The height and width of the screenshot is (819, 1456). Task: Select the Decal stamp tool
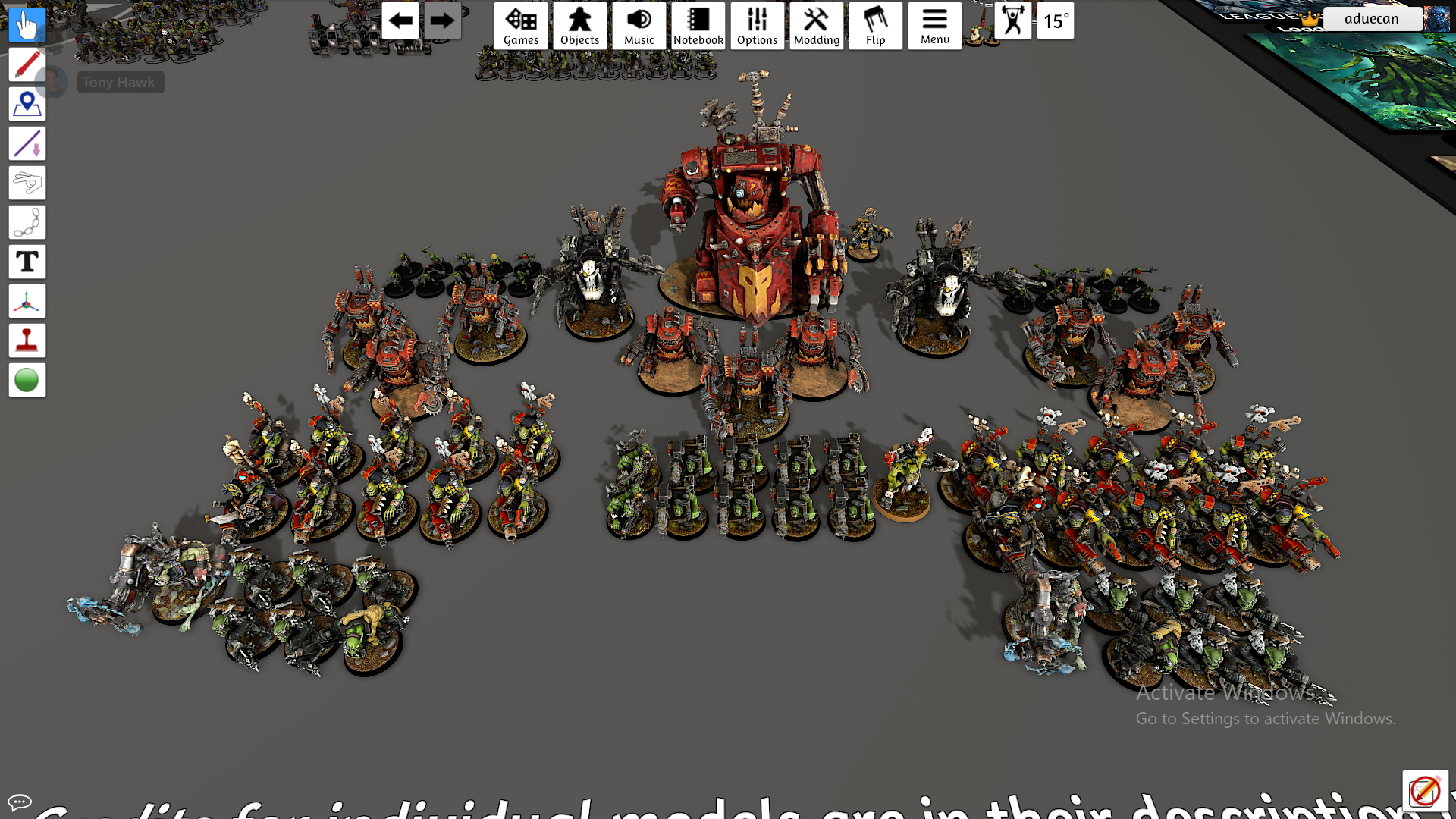point(27,340)
